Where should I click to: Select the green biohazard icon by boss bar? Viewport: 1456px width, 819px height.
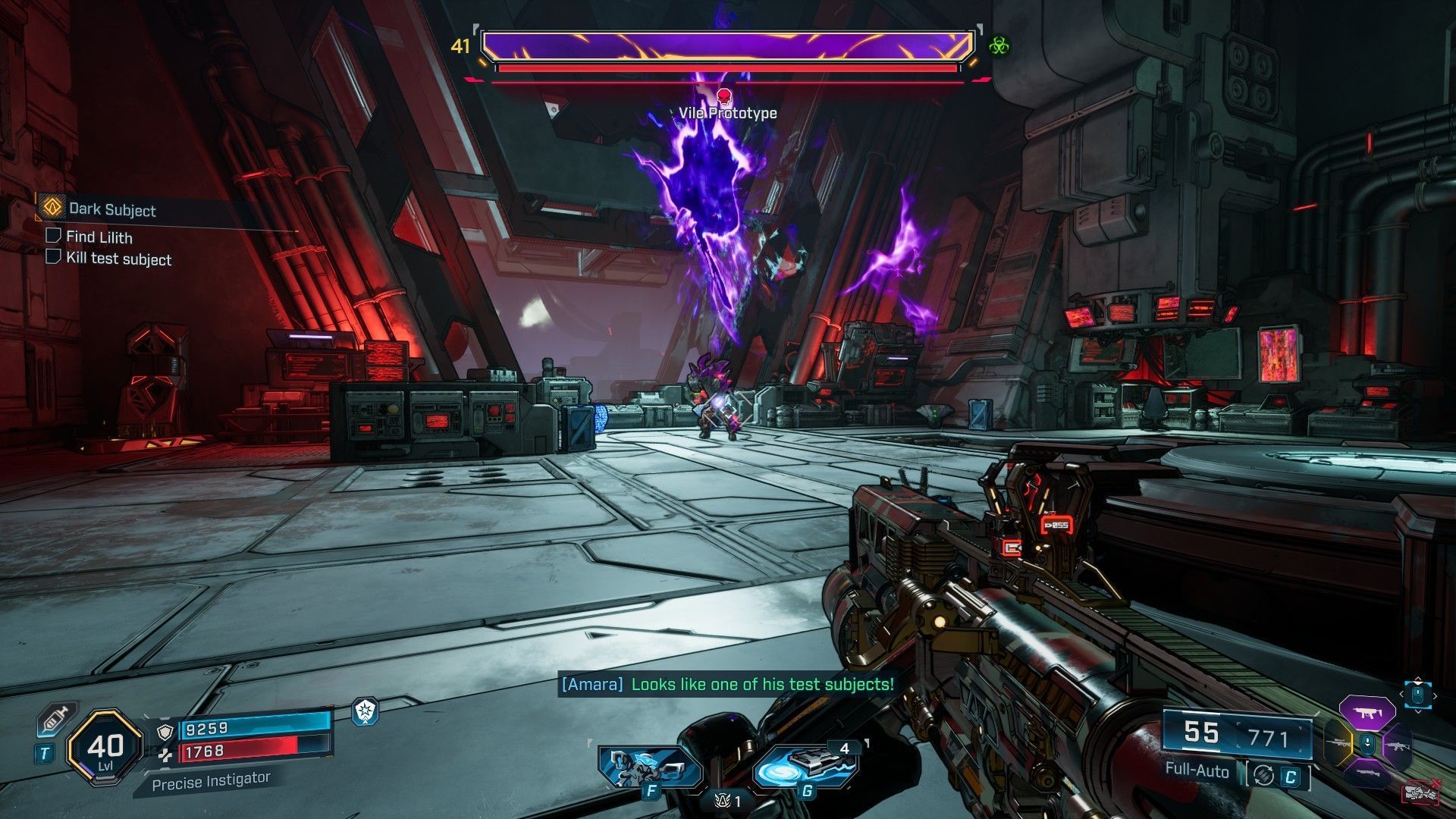click(999, 45)
